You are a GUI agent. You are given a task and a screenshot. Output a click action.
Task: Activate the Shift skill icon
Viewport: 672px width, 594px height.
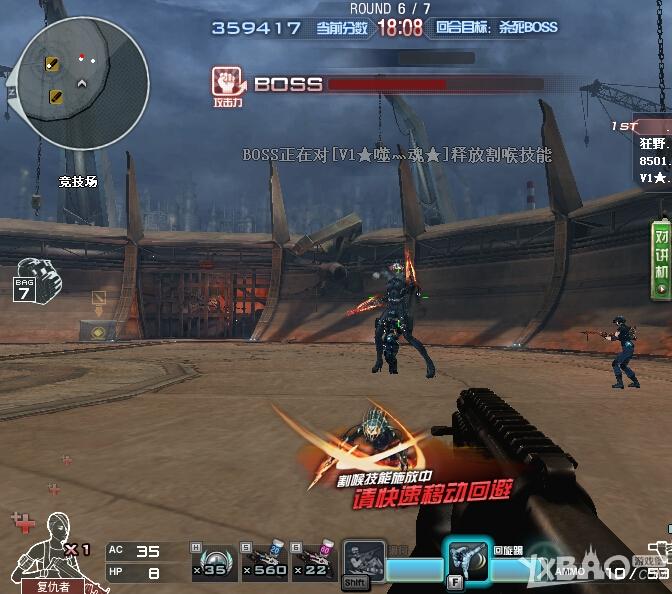click(363, 560)
